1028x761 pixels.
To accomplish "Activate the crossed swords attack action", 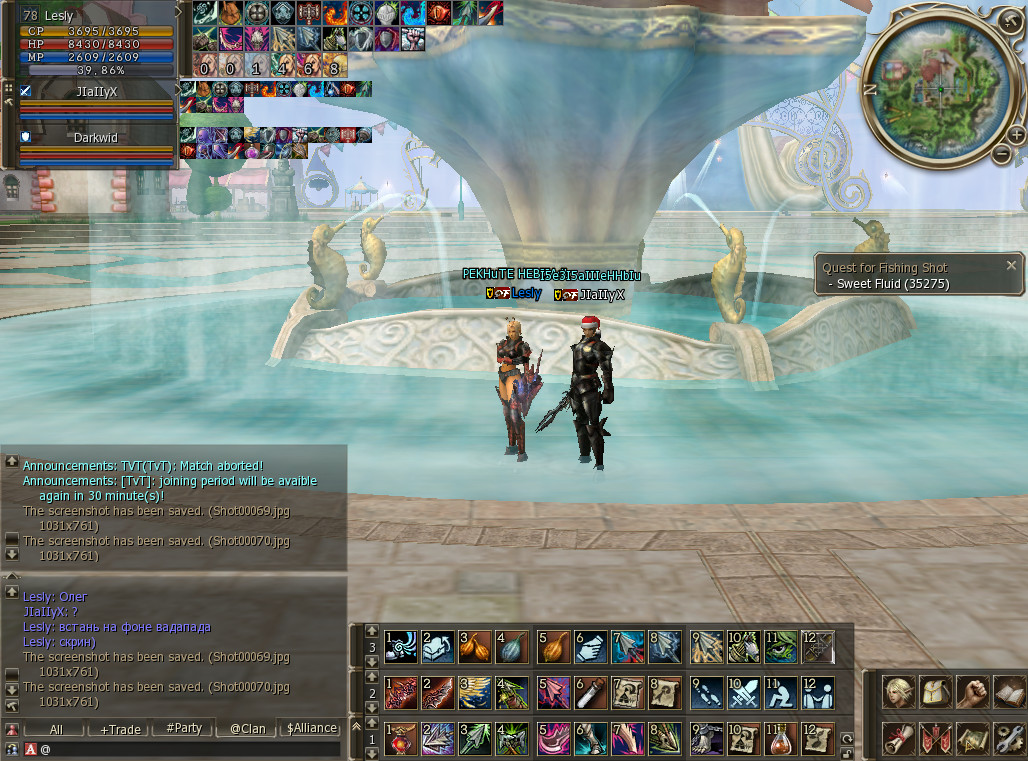I will point(743,692).
